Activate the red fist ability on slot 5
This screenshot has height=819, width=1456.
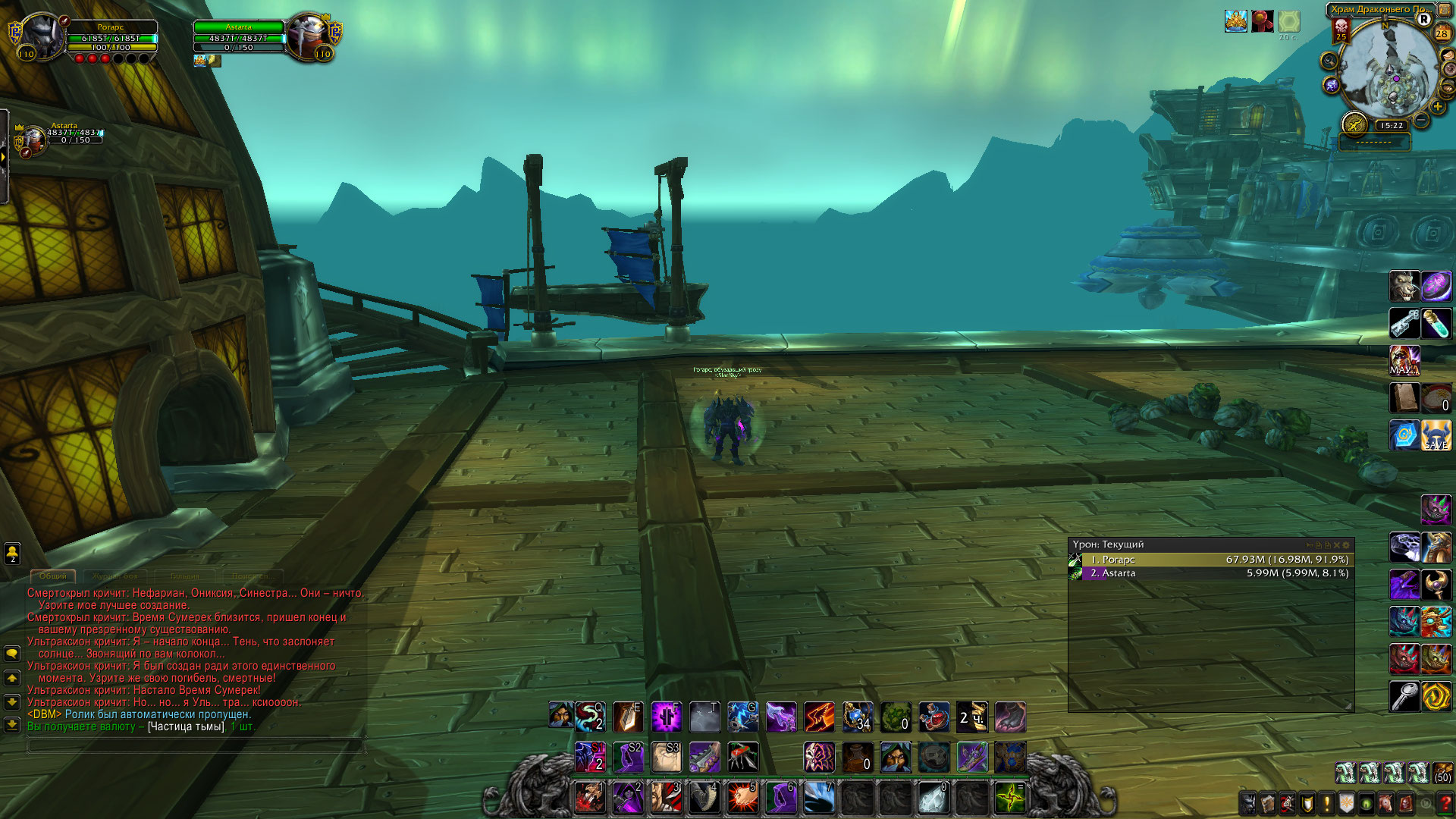pos(742,798)
